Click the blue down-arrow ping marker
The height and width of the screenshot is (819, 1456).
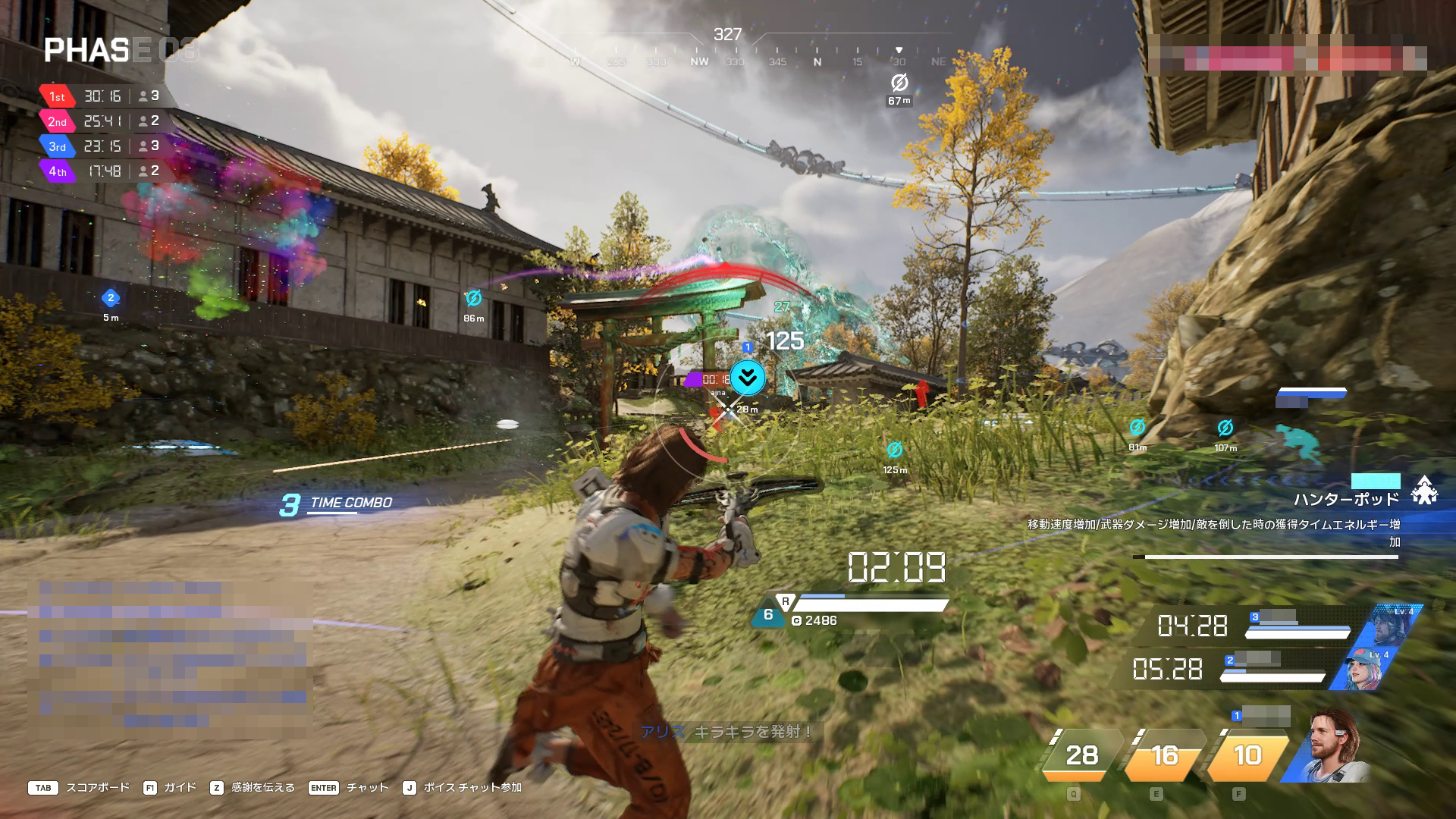pyautogui.click(x=747, y=377)
